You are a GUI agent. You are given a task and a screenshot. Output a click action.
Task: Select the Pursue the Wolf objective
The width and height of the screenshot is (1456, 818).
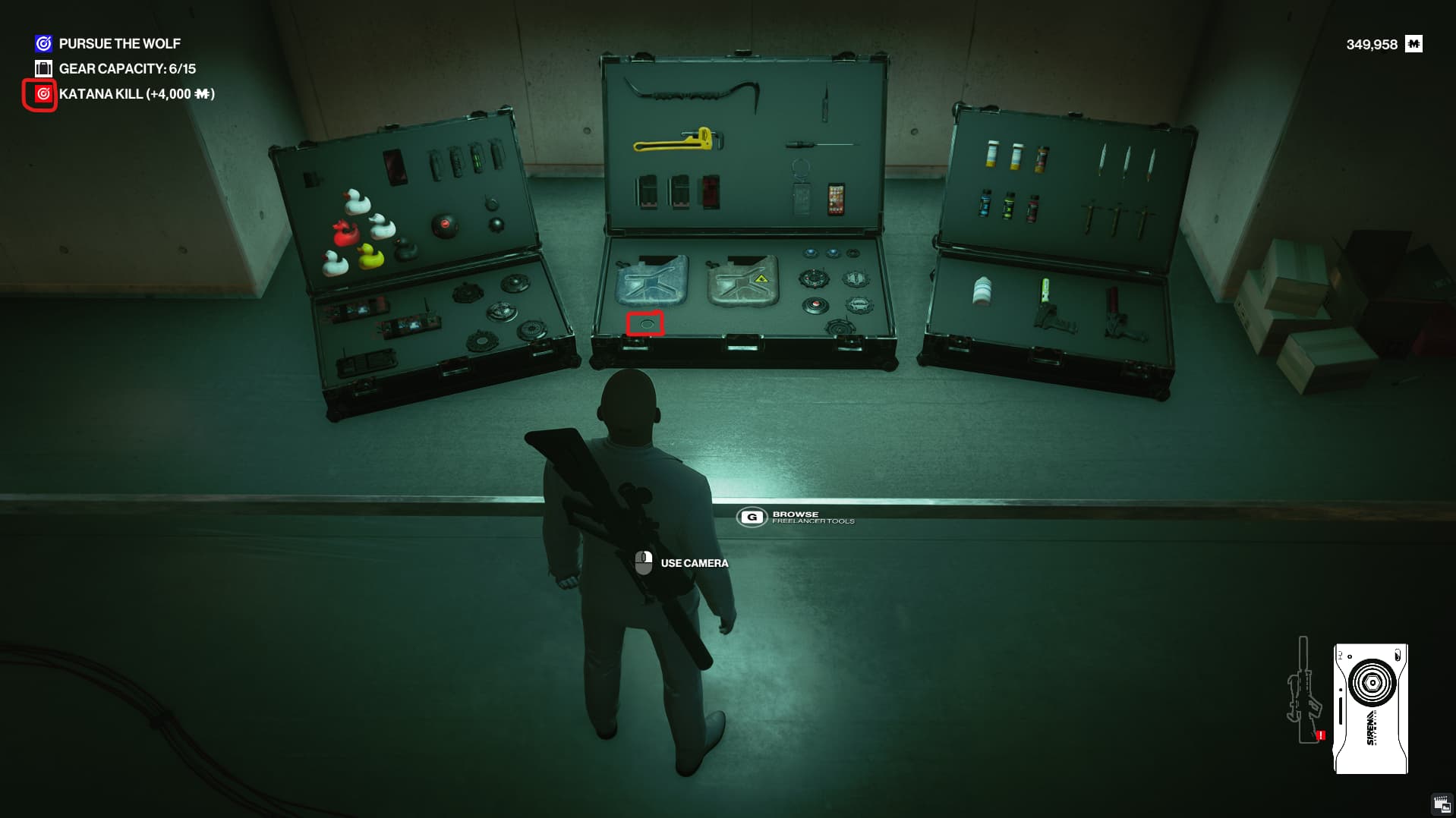pyautogui.click(x=119, y=43)
